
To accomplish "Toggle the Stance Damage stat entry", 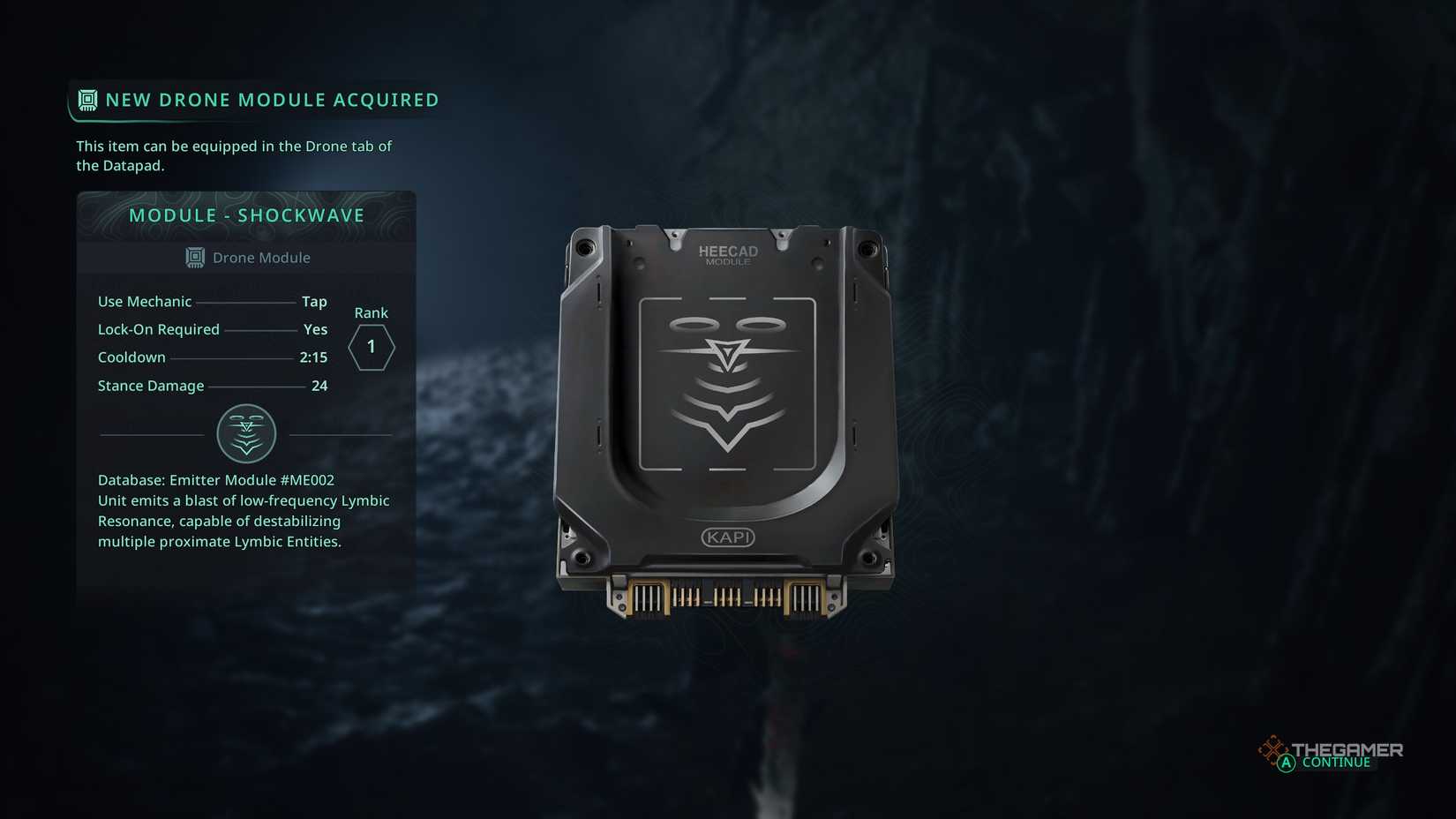I will click(x=212, y=386).
